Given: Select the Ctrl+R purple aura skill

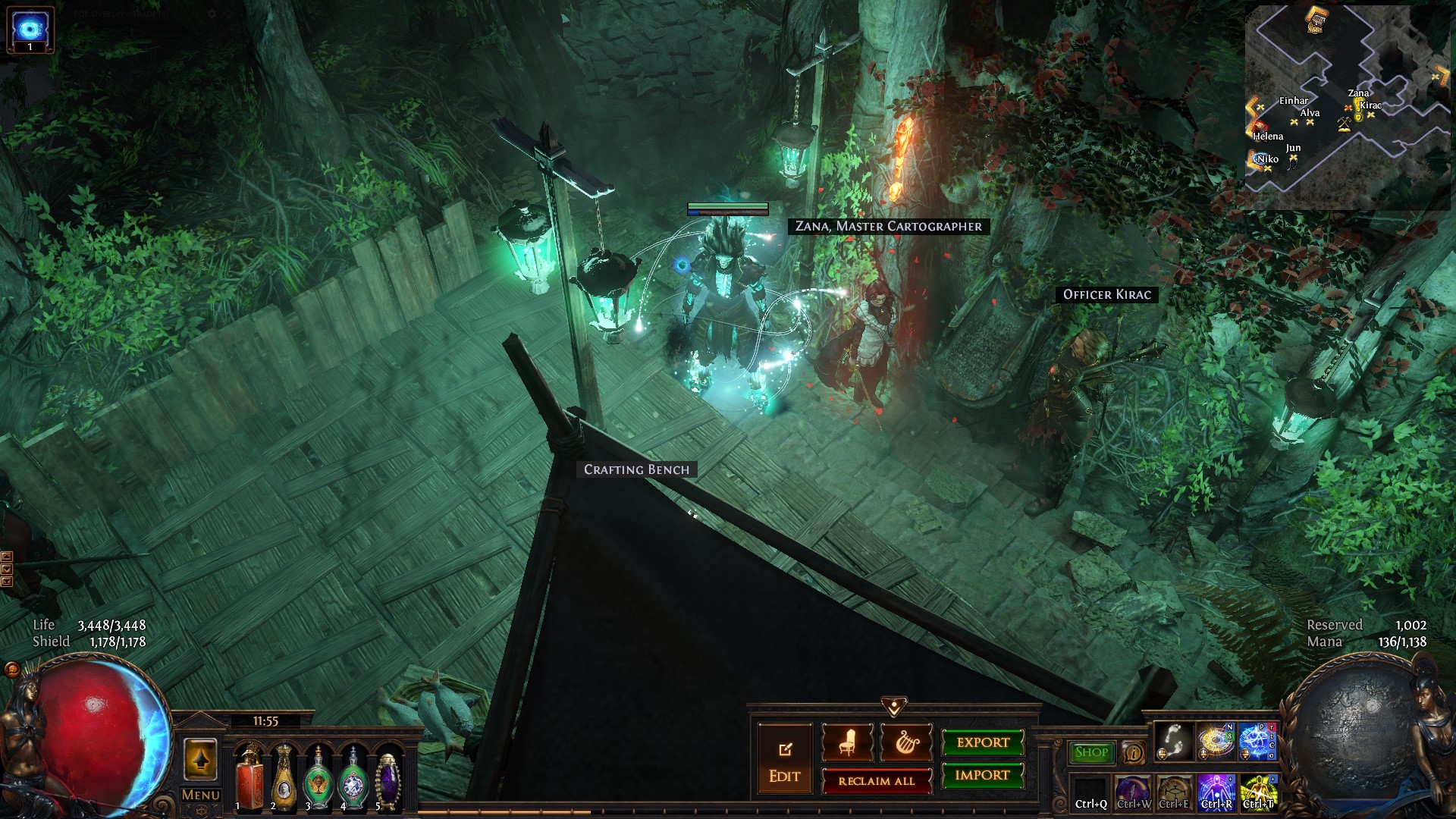Looking at the screenshot, I should pyautogui.click(x=1216, y=792).
